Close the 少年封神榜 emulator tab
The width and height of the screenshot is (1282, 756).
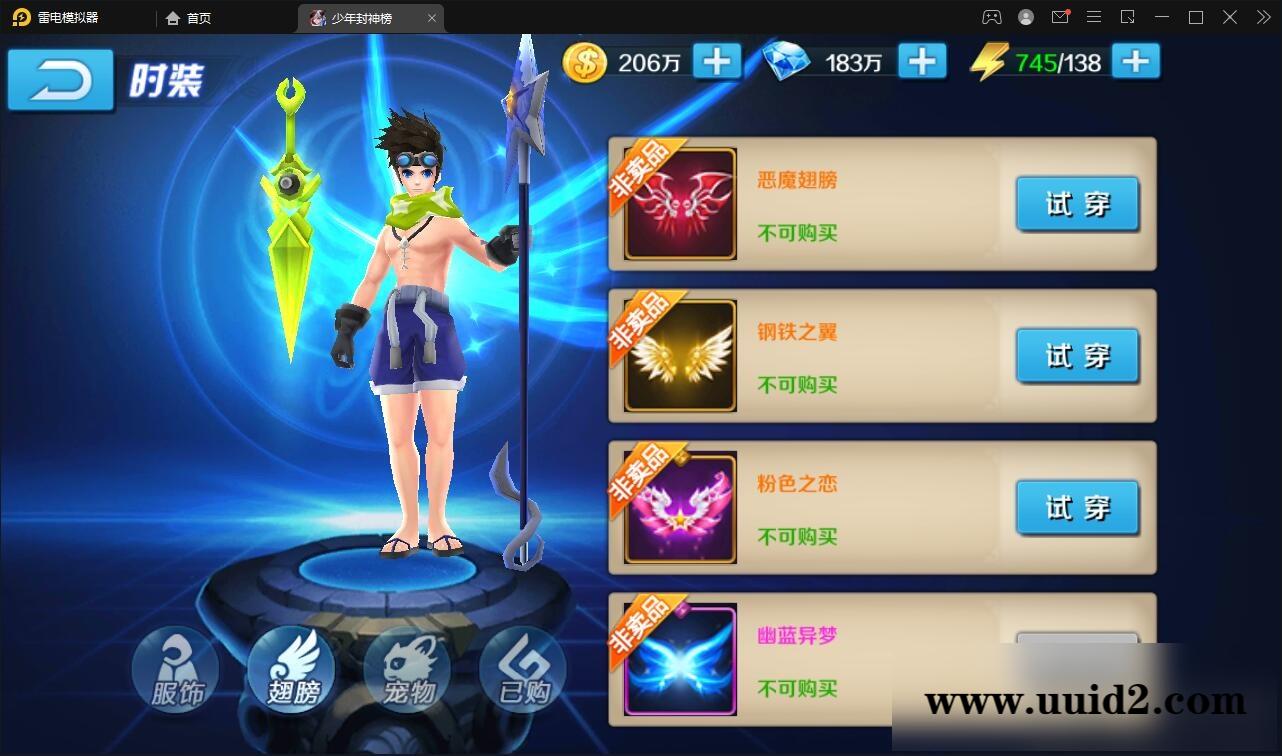(432, 18)
